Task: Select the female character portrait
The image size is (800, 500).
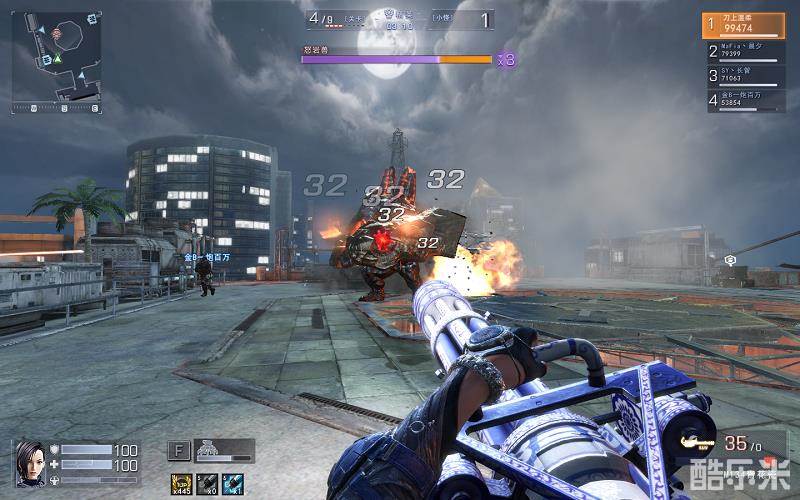Action: 29,463
